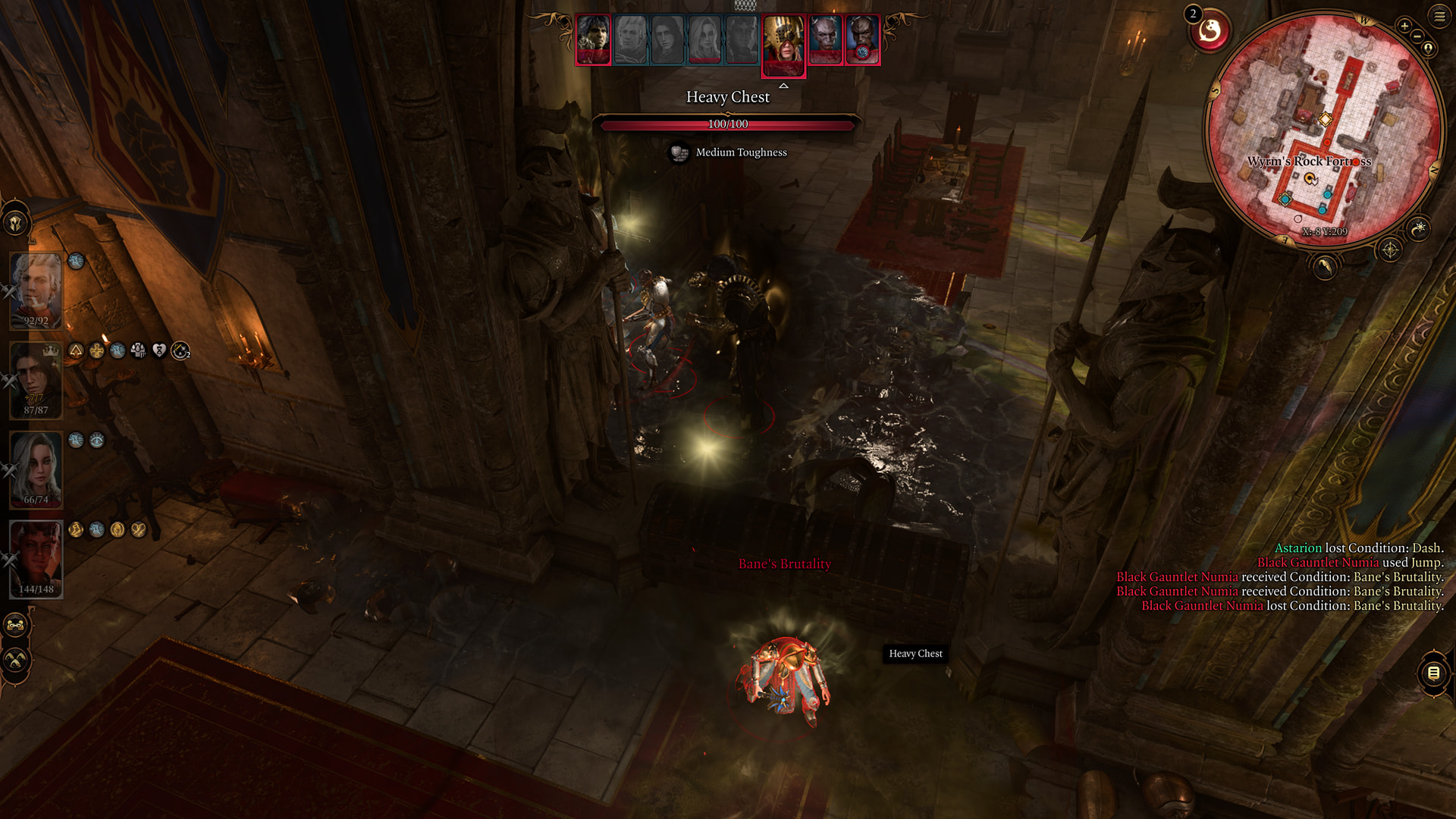Click the crescent moon sparkle button by minimap

(x=1419, y=227)
